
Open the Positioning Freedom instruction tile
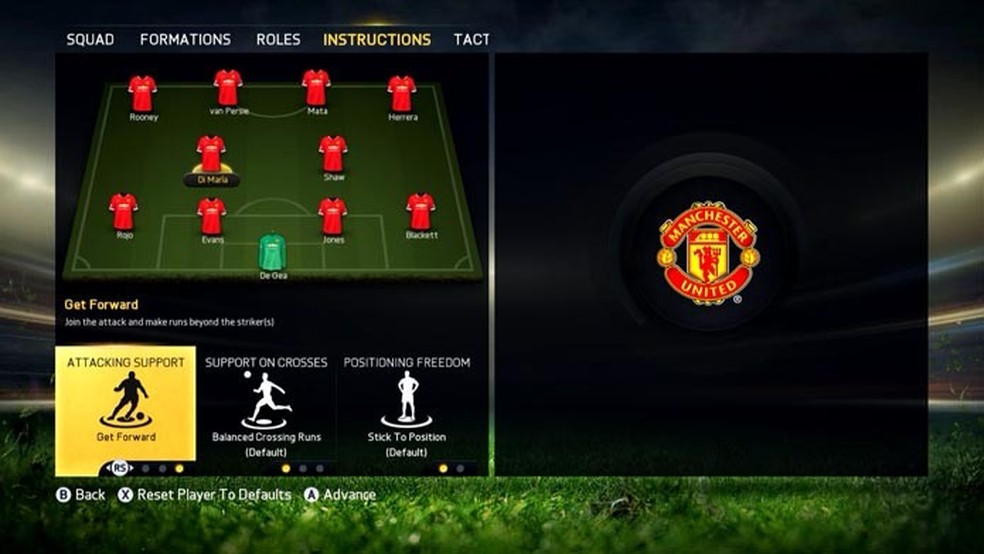(407, 410)
